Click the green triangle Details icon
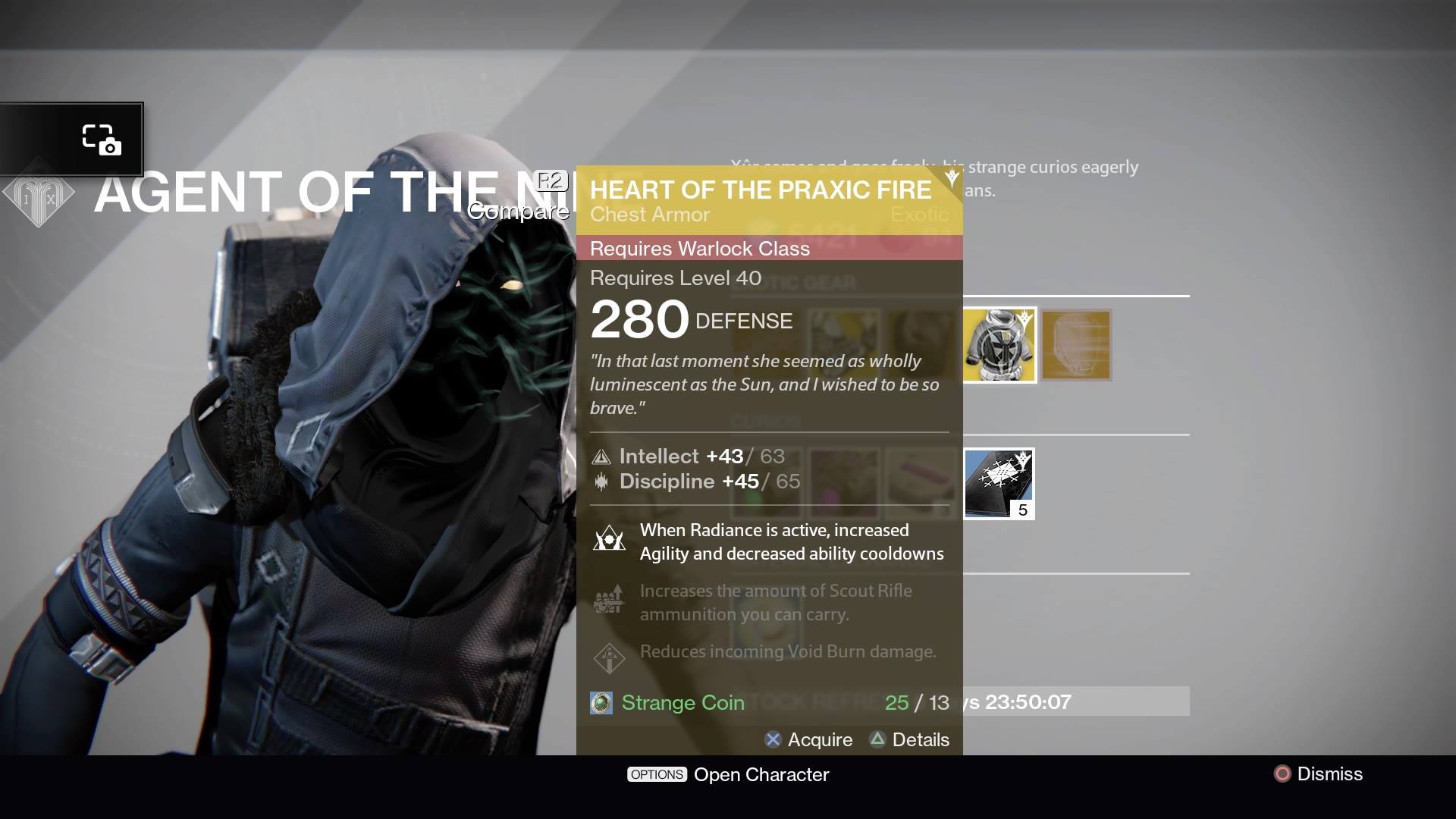Screen dimensions: 1456x819 coord(877,739)
